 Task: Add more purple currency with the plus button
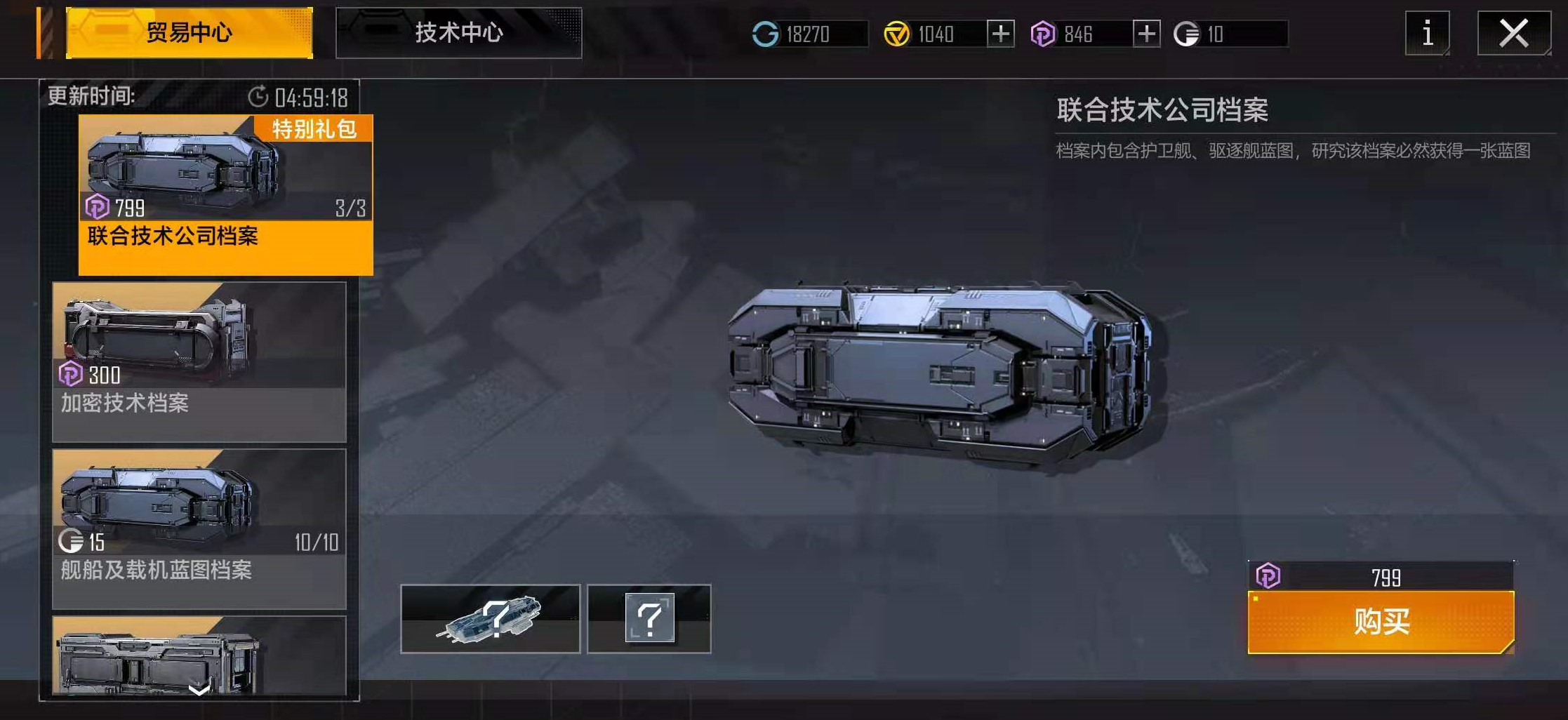click(1146, 34)
